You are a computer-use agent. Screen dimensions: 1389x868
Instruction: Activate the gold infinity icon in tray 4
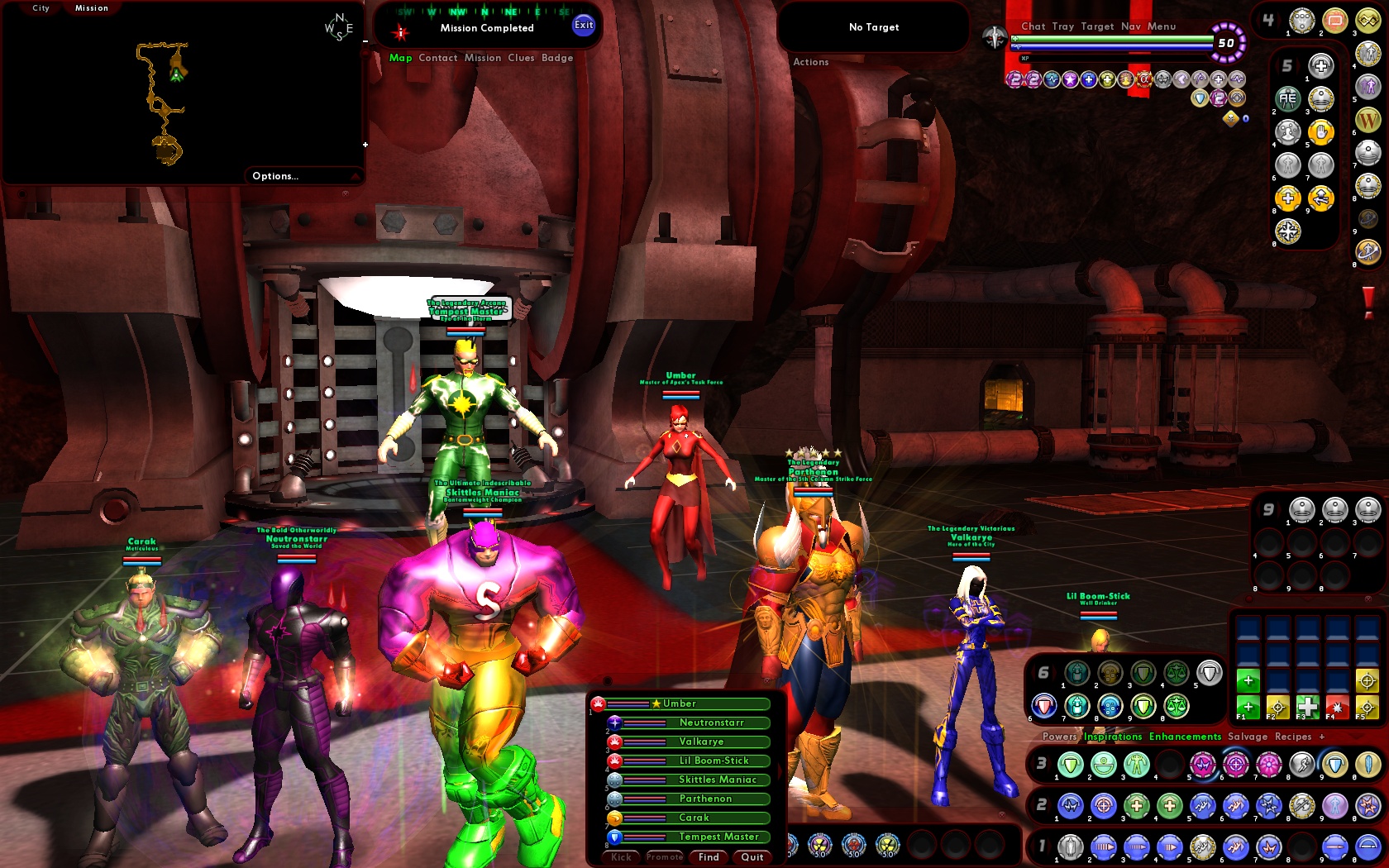(x=1368, y=20)
